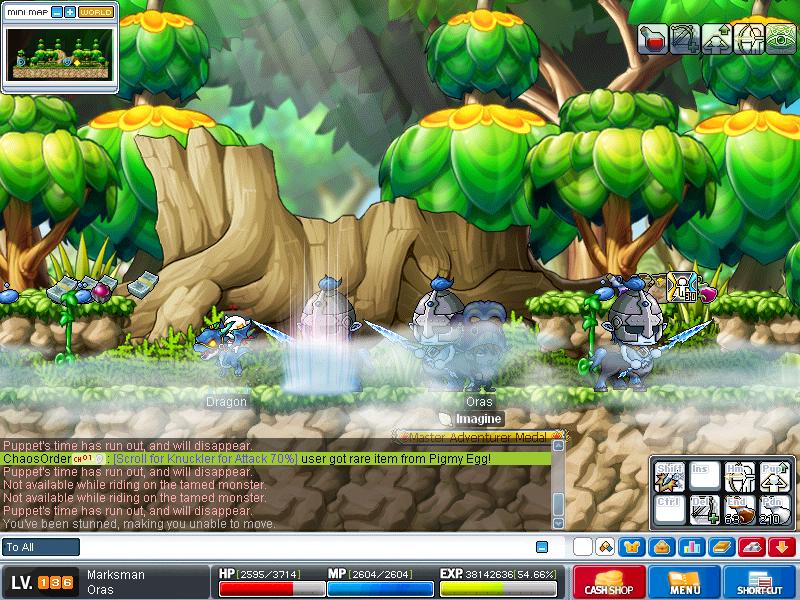Screen dimensions: 800x600
Task: Select the green eye buff icon
Action: point(779,39)
